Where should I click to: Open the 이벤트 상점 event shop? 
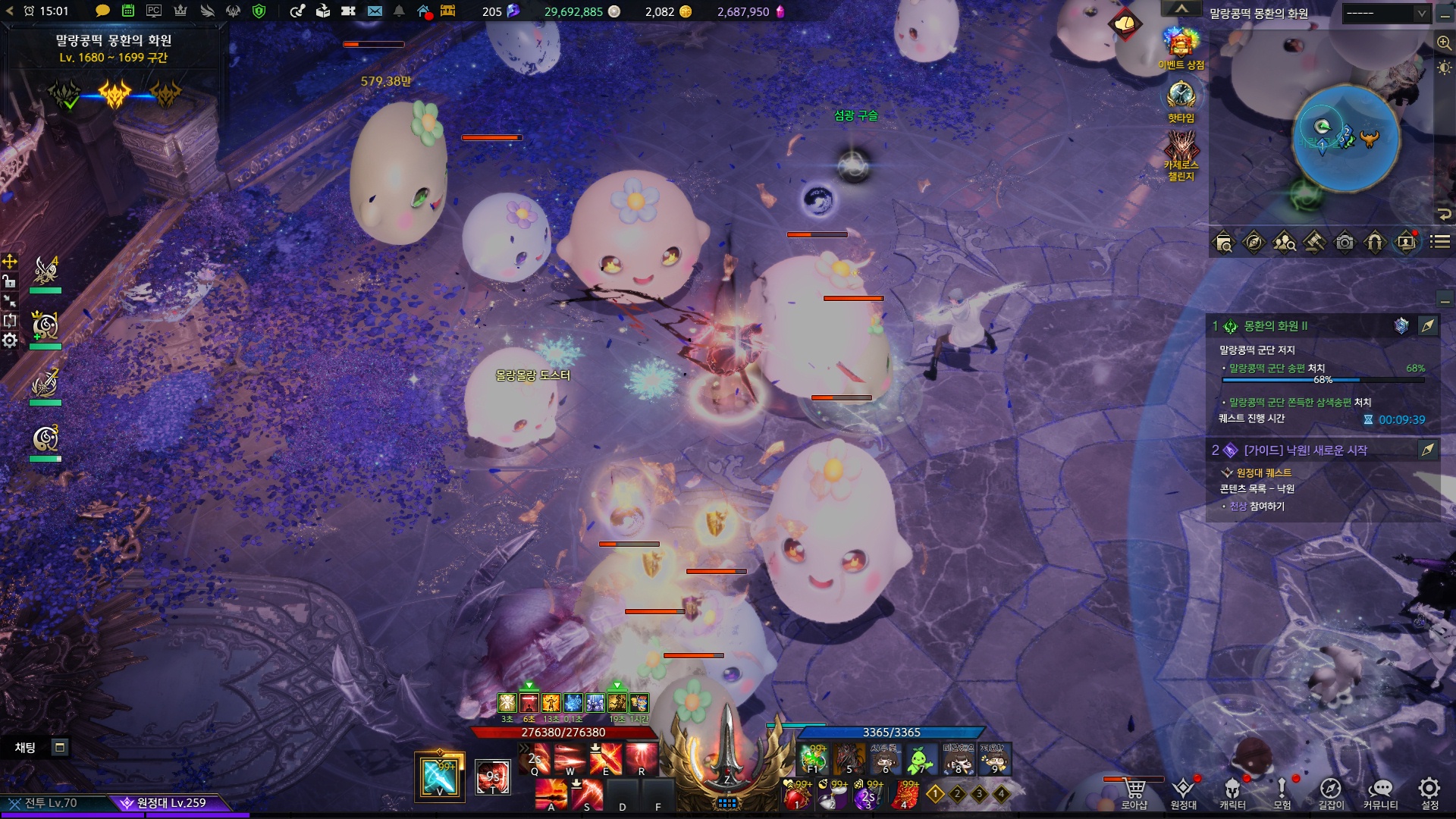click(1181, 45)
